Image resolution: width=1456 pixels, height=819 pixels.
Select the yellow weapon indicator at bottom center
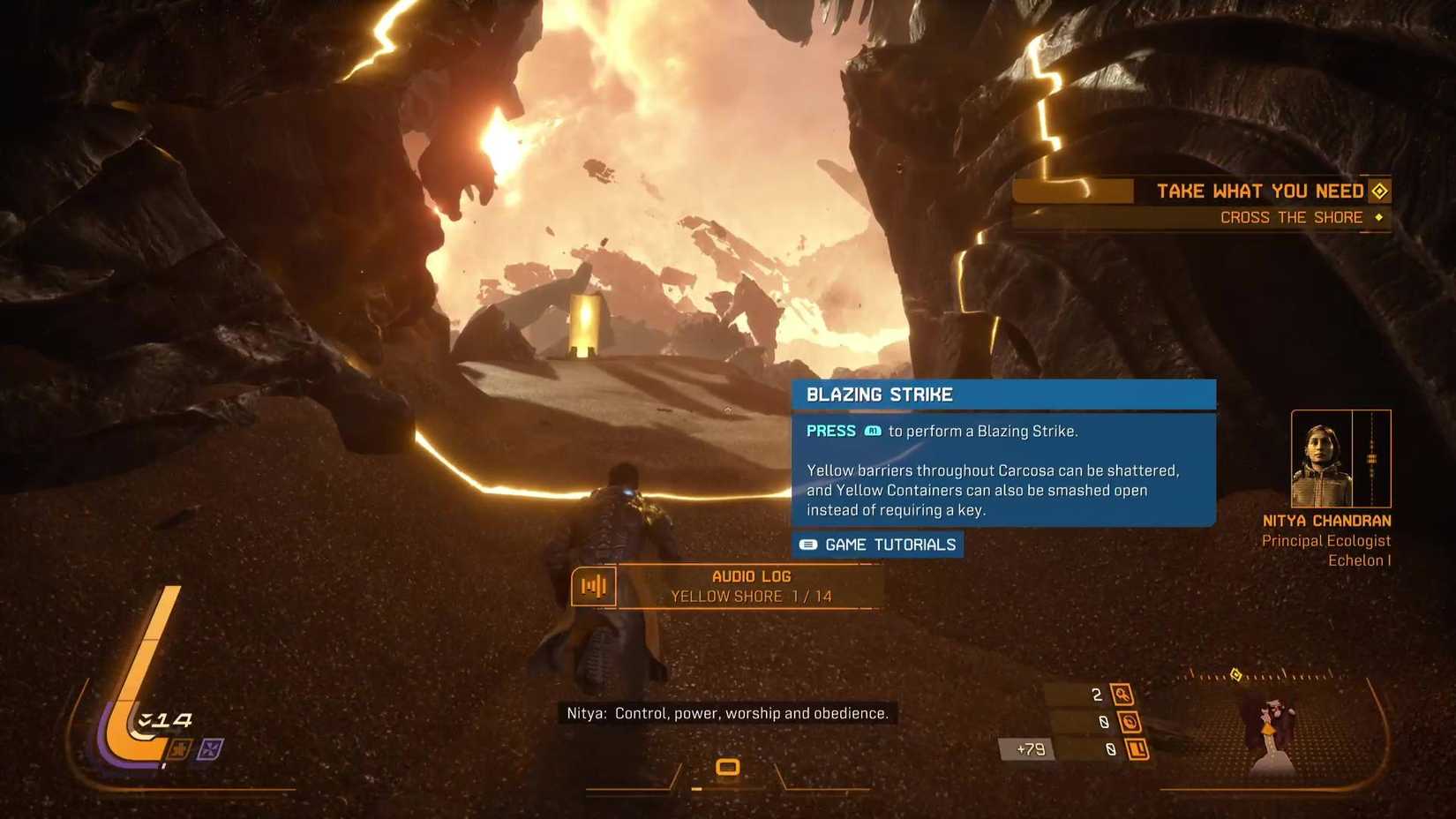727,767
